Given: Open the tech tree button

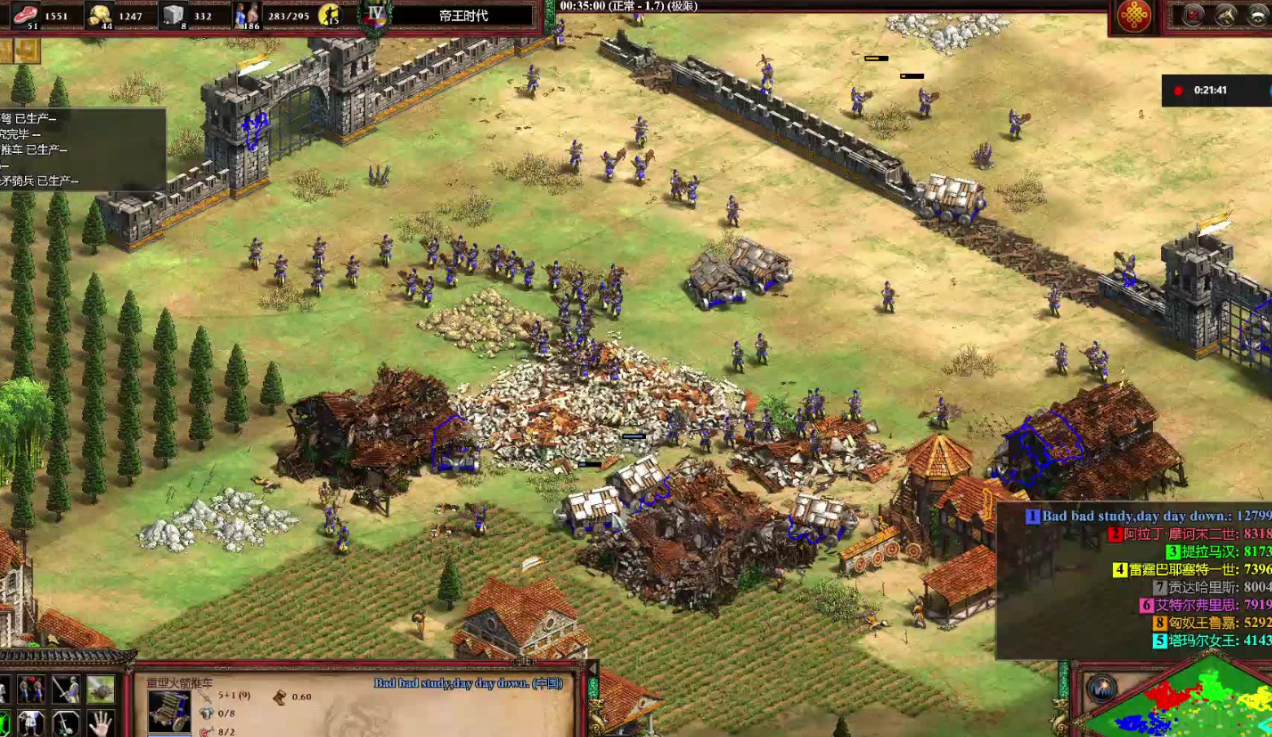Looking at the screenshot, I should tap(1226, 14).
